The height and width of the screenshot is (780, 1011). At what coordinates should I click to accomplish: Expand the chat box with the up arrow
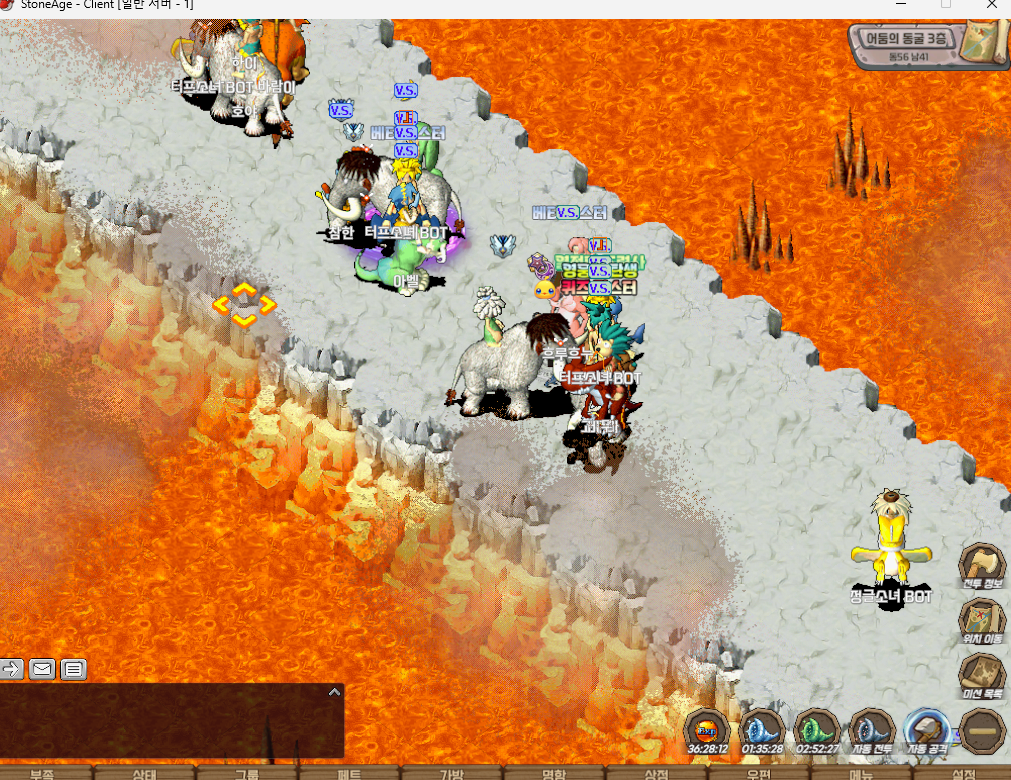(x=335, y=691)
